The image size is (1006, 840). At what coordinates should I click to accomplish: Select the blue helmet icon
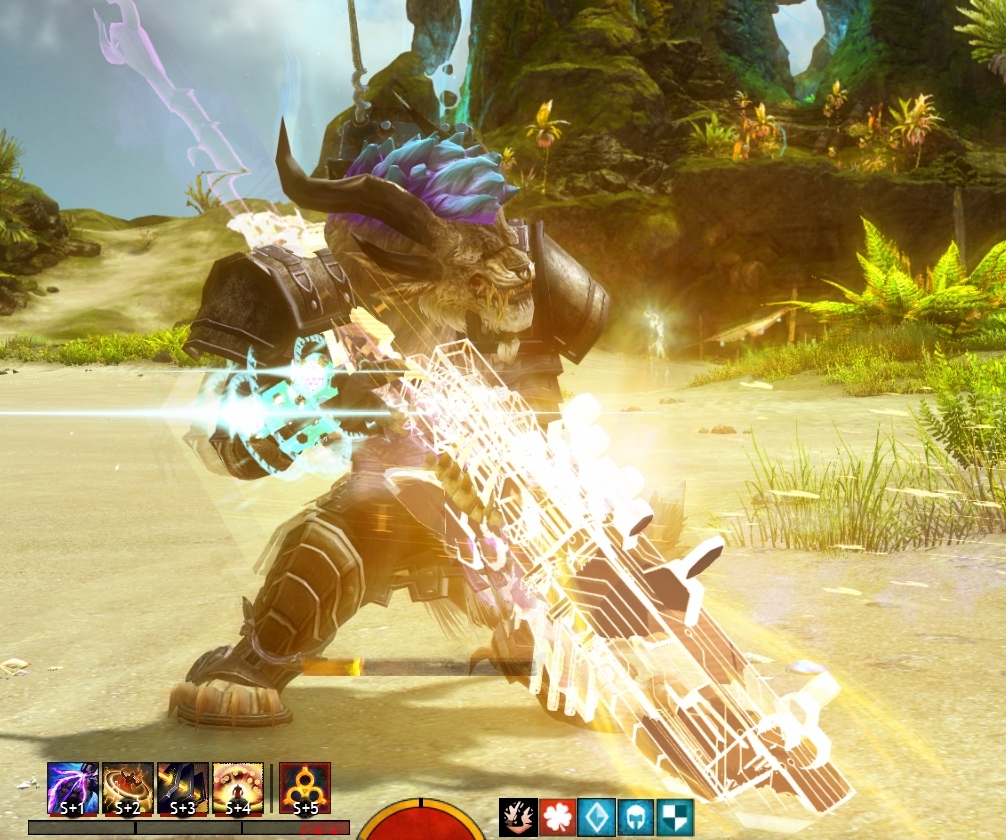[x=635, y=817]
